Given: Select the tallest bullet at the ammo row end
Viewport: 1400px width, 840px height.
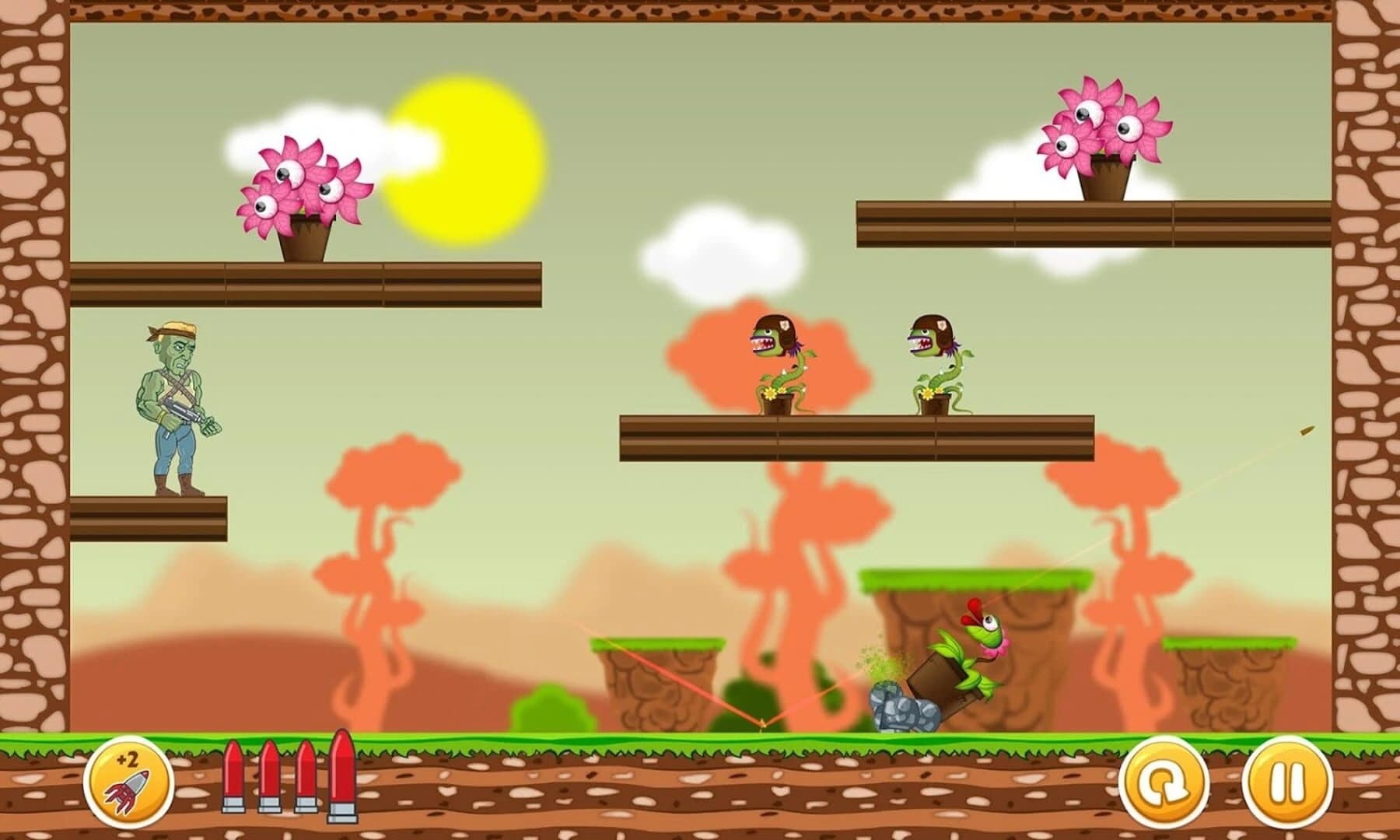Looking at the screenshot, I should tap(344, 778).
